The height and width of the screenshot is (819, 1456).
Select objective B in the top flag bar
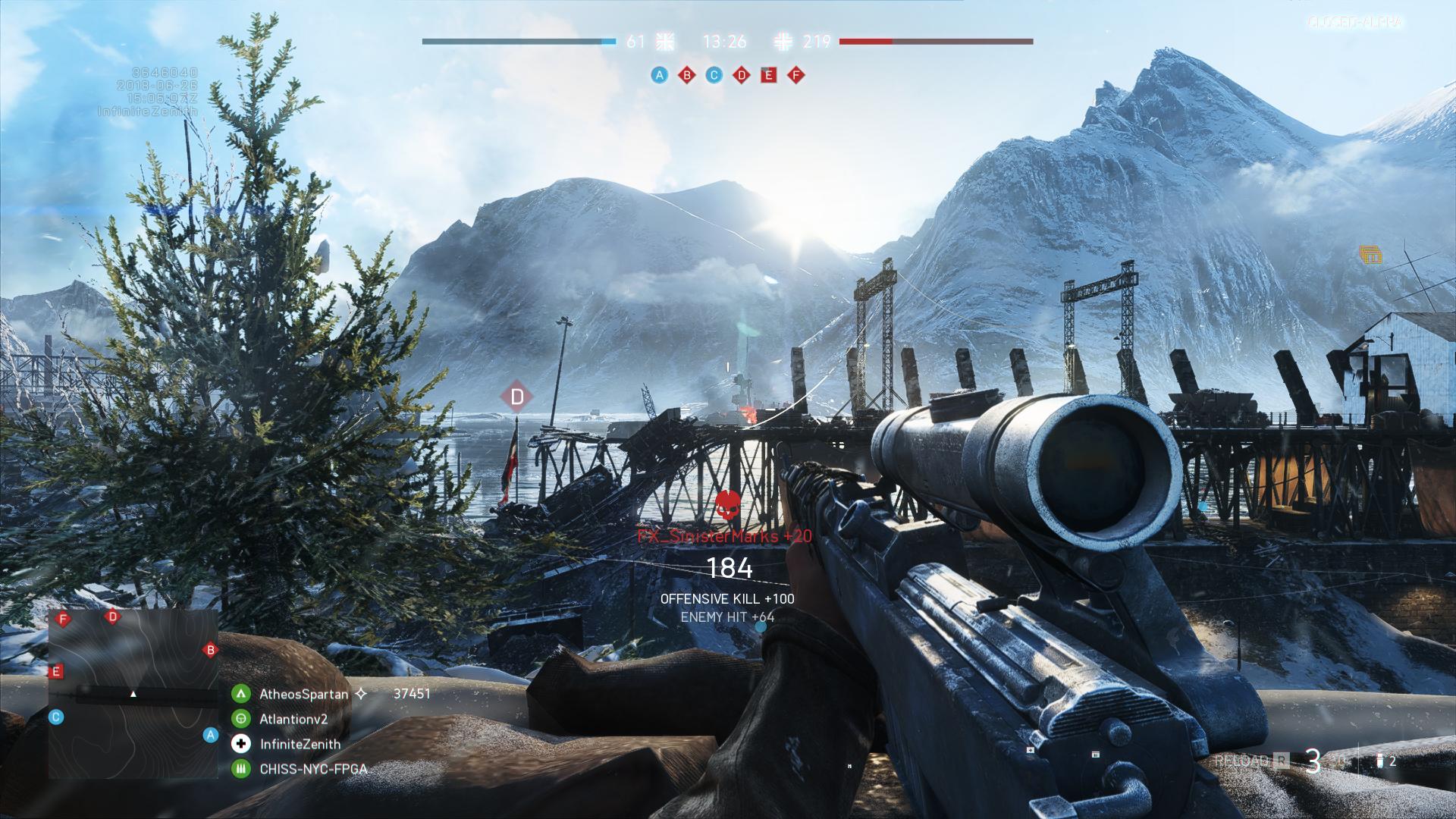[687, 75]
